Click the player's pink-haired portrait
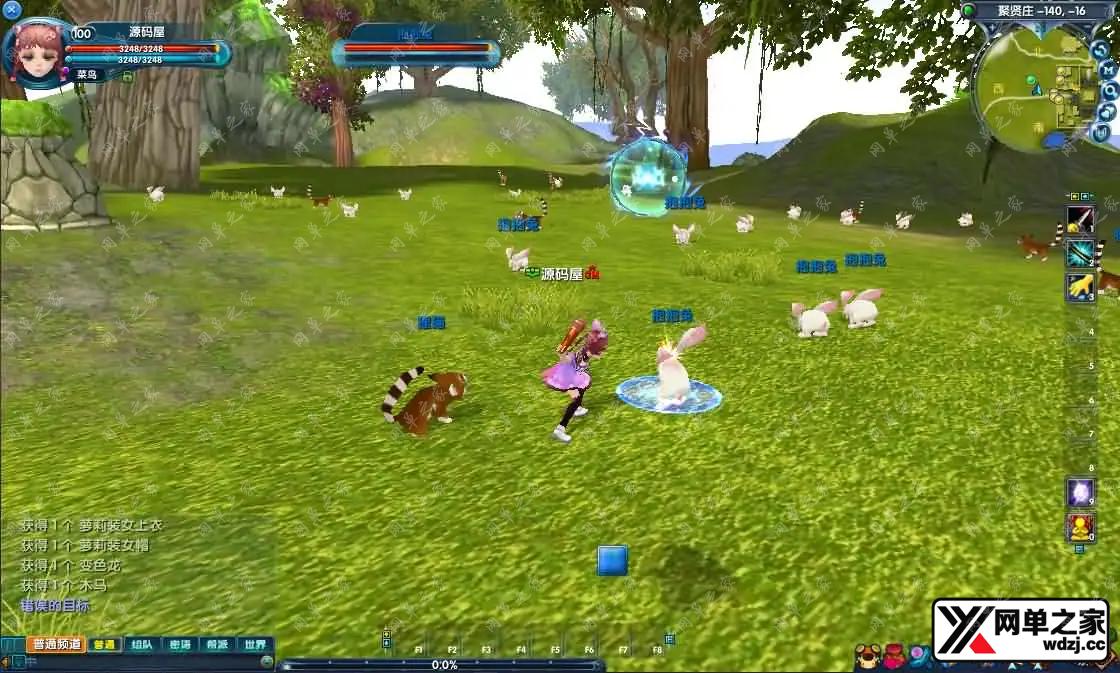Image resolution: width=1120 pixels, height=673 pixels. (36, 52)
